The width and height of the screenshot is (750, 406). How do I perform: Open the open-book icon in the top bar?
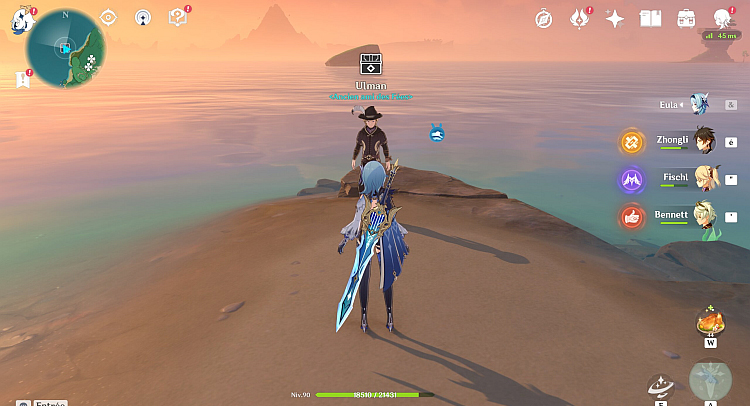[651, 19]
